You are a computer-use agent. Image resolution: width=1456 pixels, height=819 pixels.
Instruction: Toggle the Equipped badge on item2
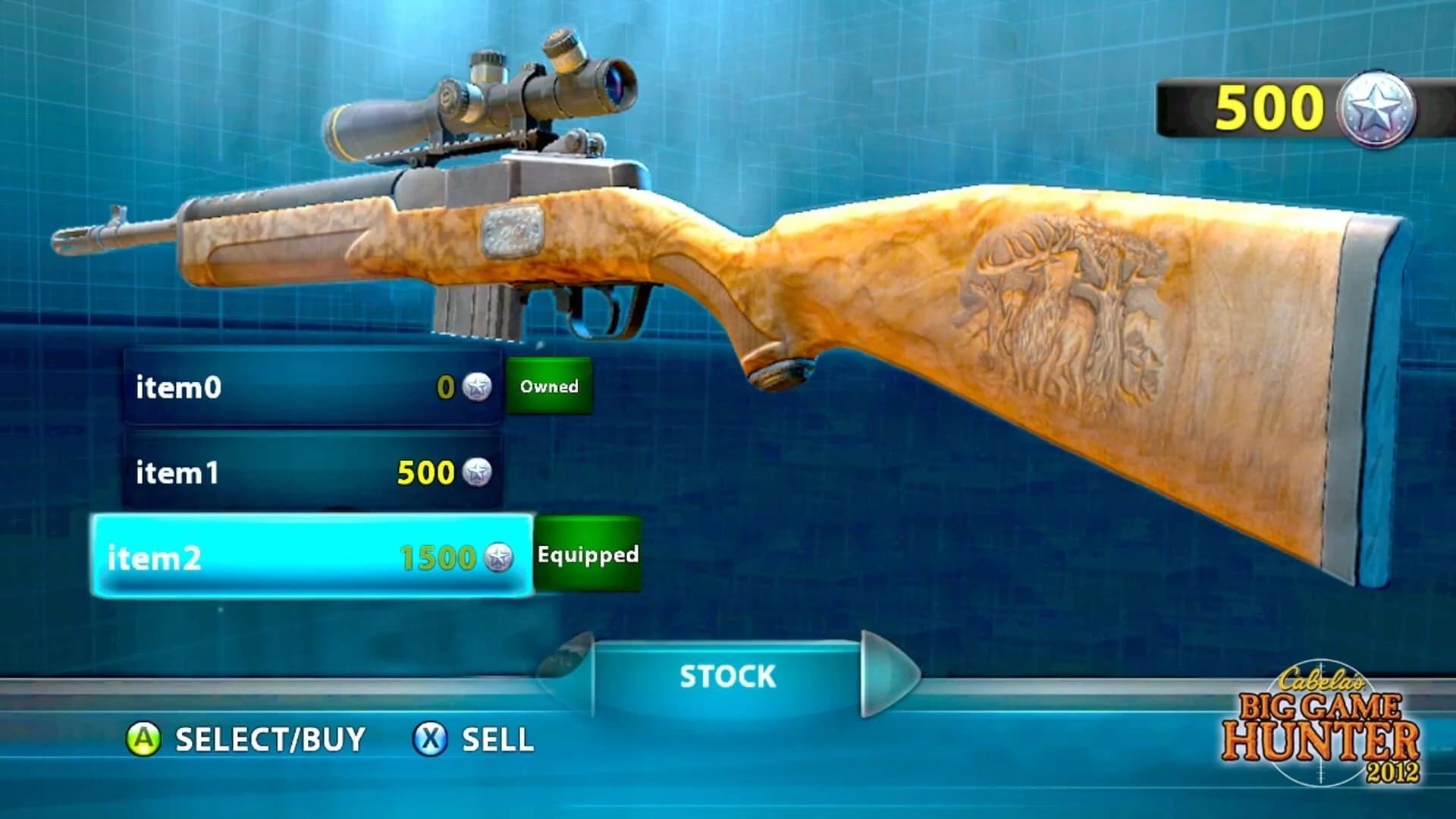pos(587,556)
